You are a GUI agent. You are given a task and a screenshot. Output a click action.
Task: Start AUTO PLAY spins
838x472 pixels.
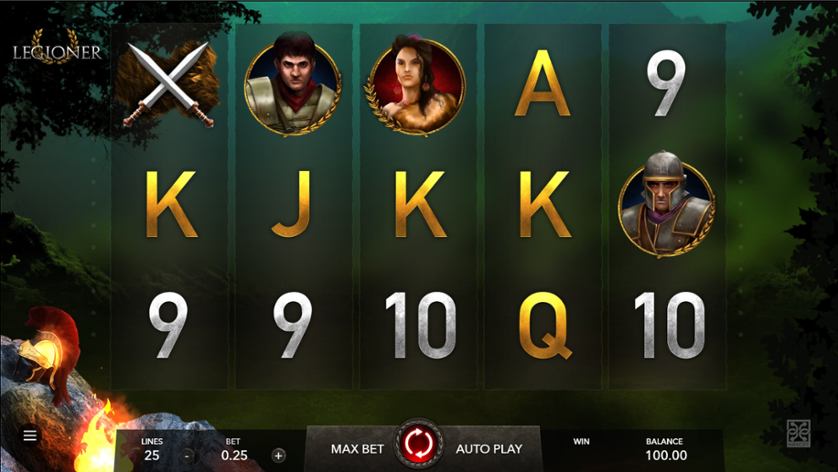[x=488, y=449]
